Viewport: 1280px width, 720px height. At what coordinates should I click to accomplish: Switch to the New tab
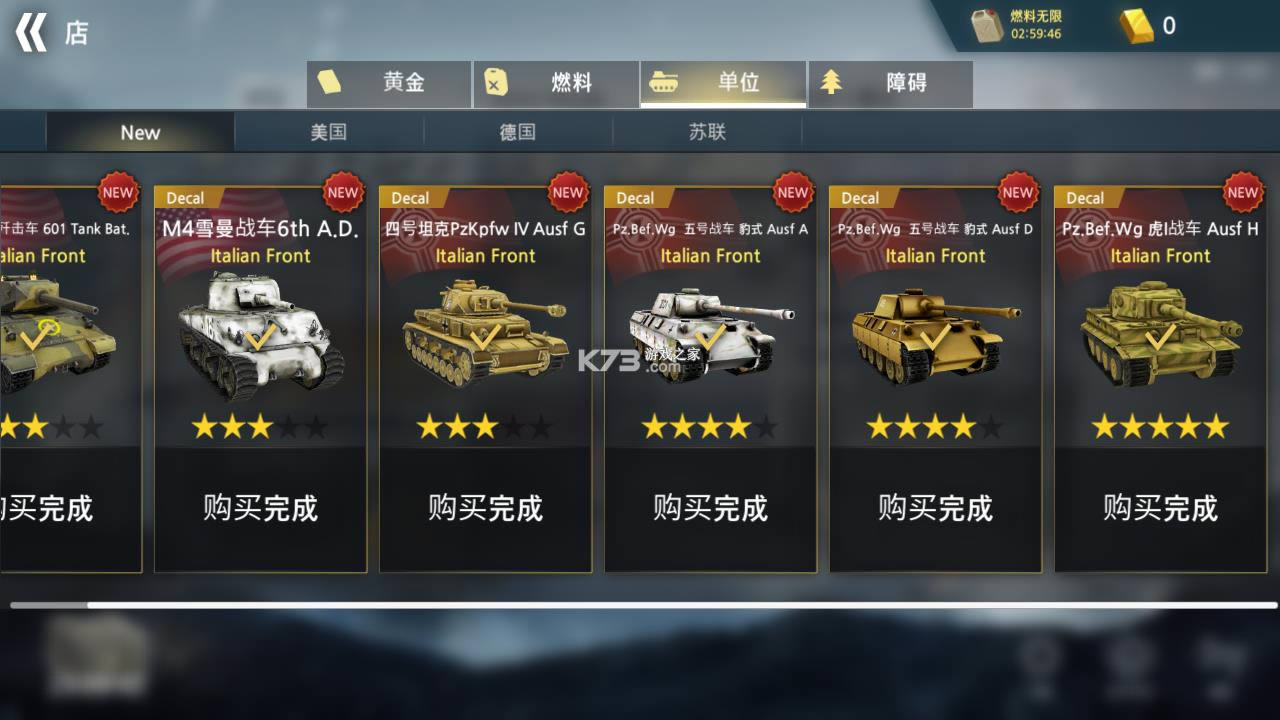coord(140,132)
